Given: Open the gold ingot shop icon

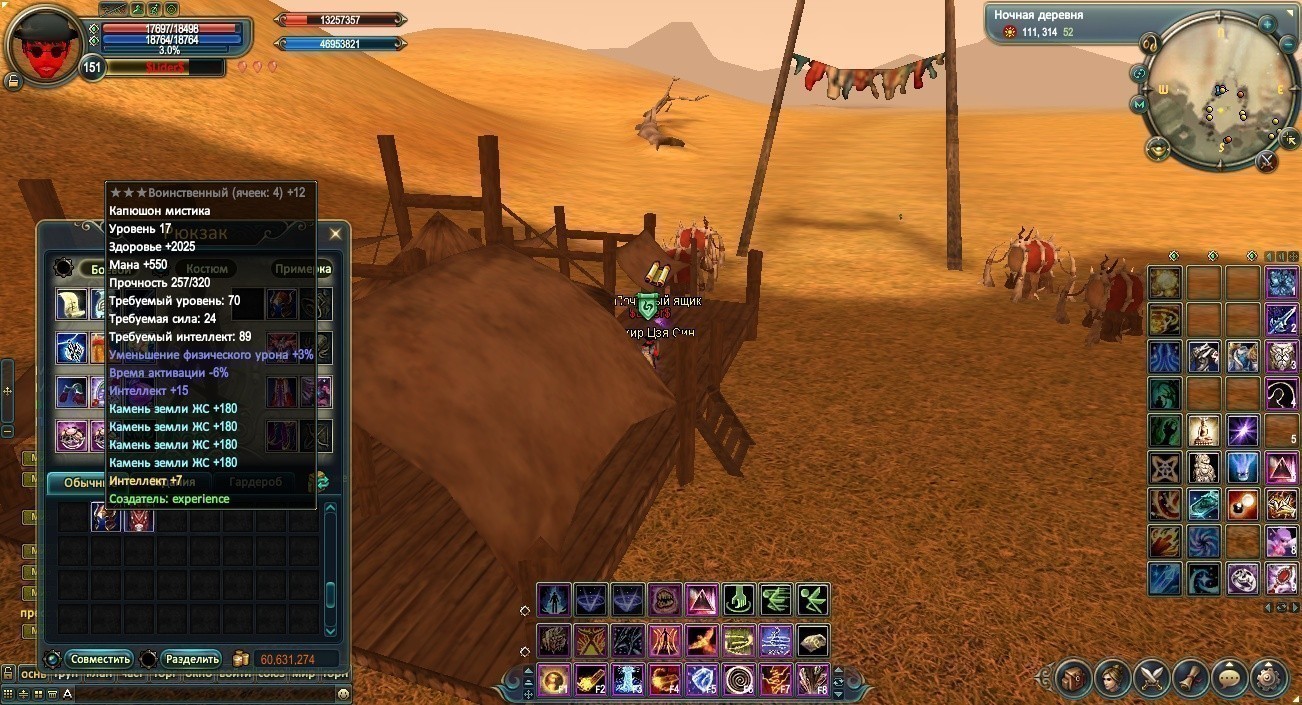Looking at the screenshot, I should (1157, 150).
